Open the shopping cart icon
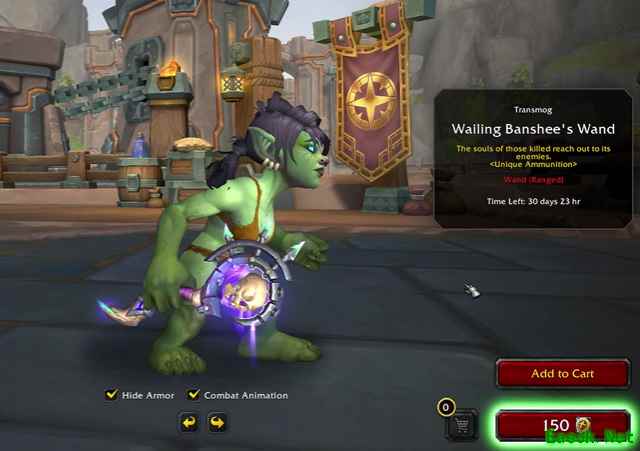Screen dimensions: 640x451 click(x=462, y=426)
